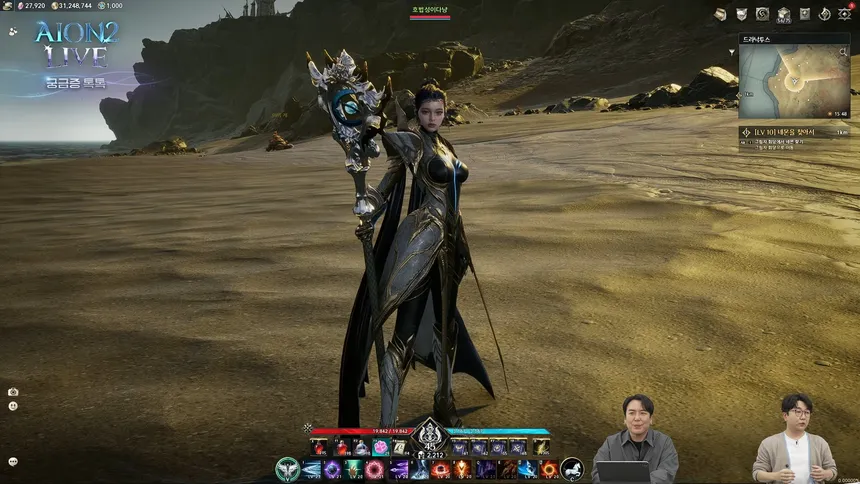Open the minimap
This screenshot has width=860, height=484.
(794, 81)
